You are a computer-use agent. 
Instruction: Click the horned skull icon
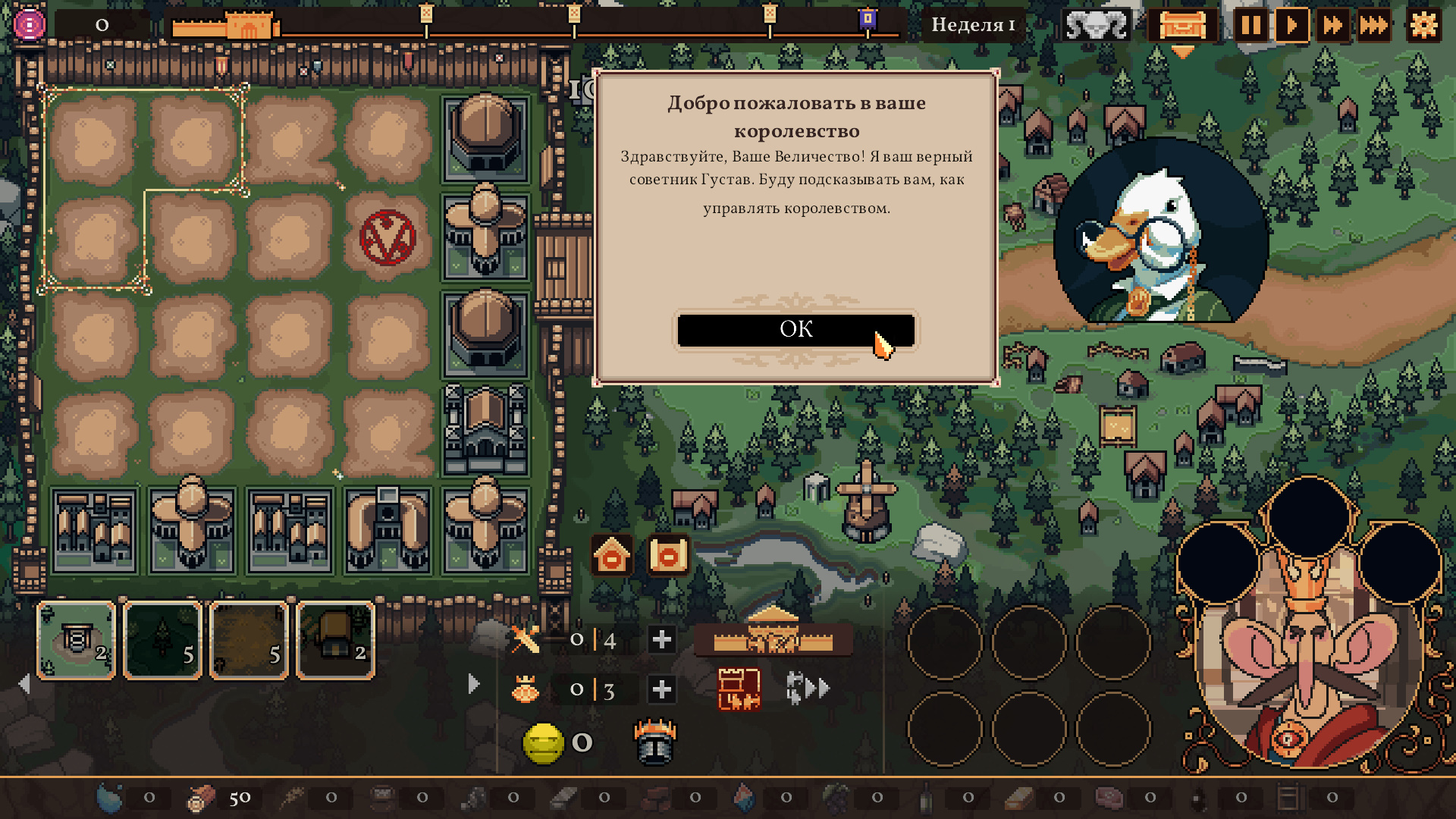point(1096,26)
